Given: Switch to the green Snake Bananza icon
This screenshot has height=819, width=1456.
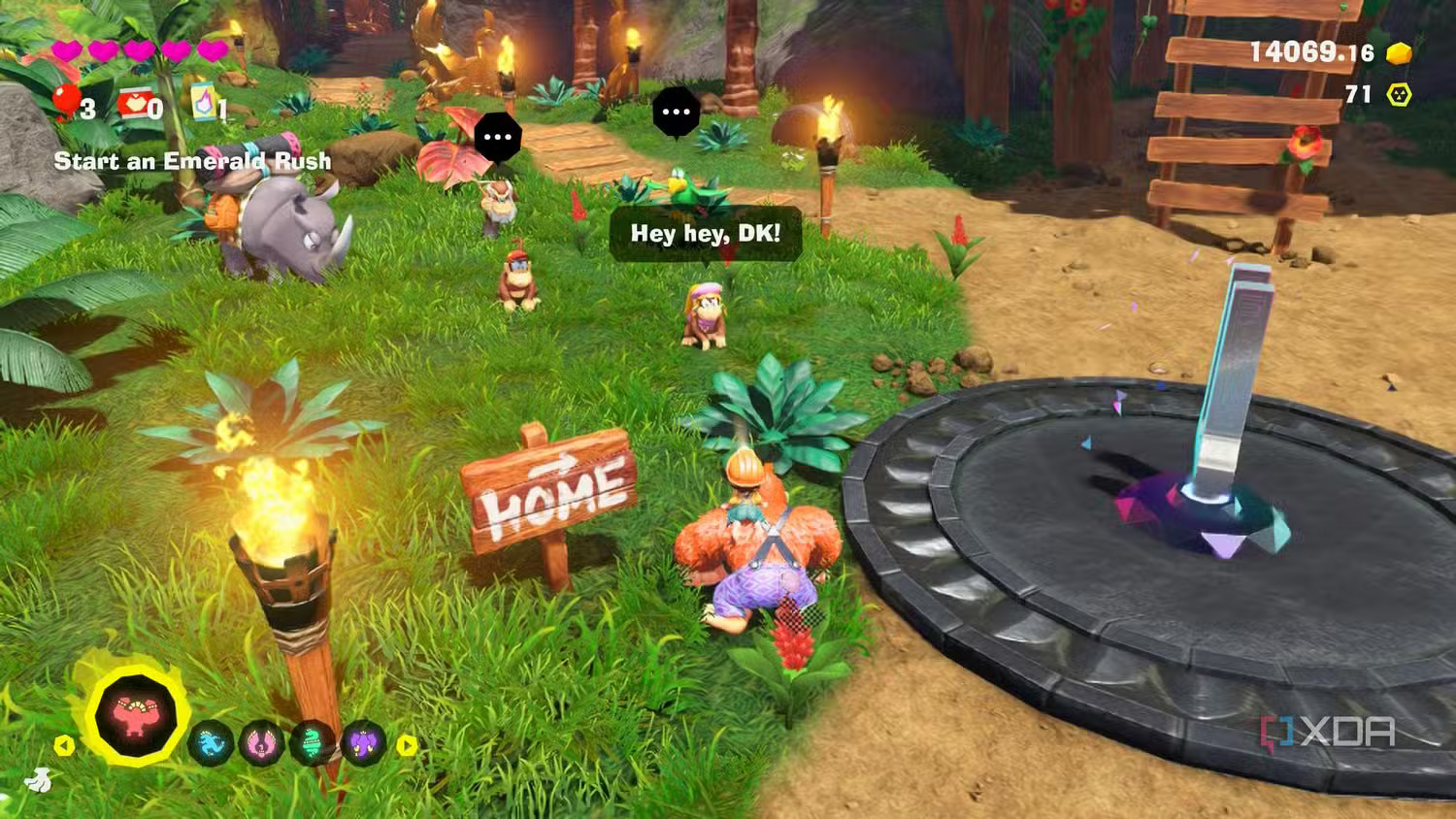Looking at the screenshot, I should (312, 744).
